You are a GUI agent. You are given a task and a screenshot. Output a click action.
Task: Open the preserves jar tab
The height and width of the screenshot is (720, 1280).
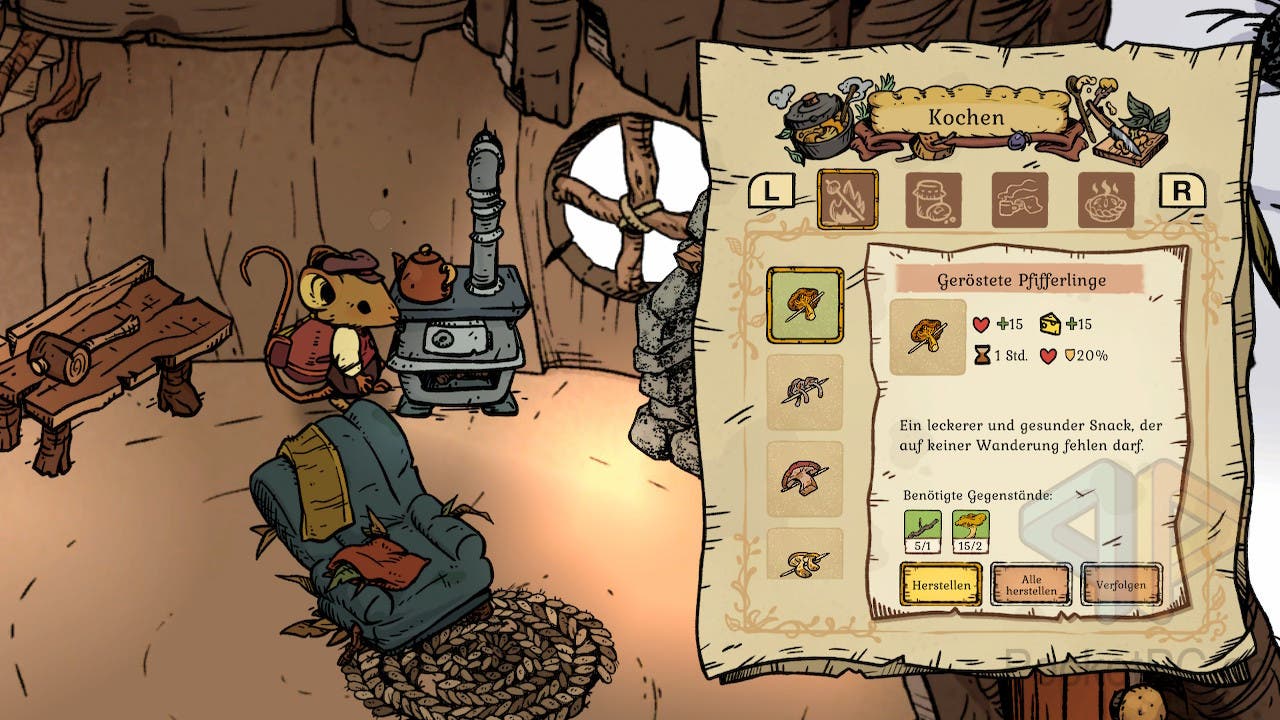coord(933,200)
